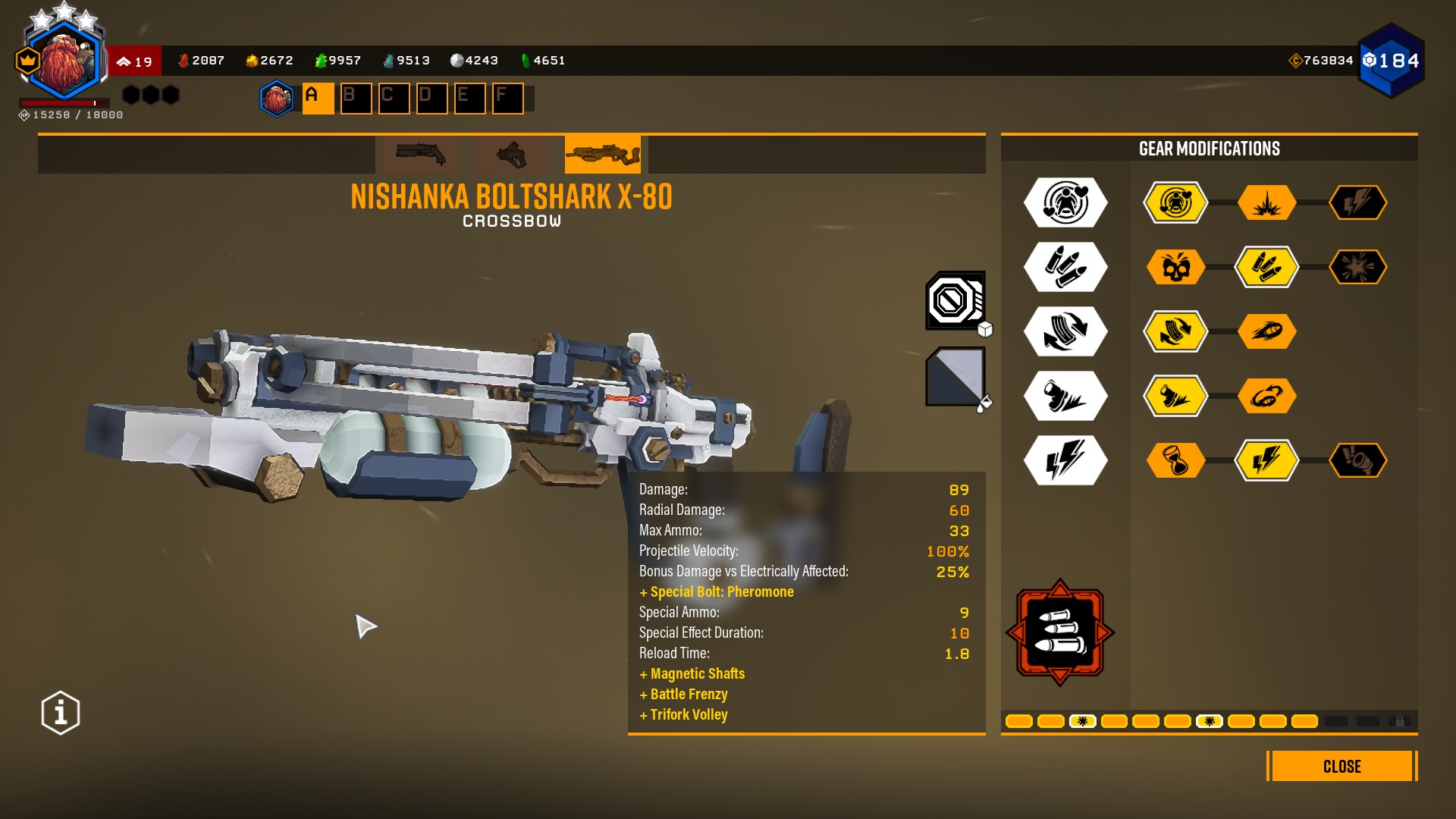
Task: Choose loadout C
Action: 394,99
